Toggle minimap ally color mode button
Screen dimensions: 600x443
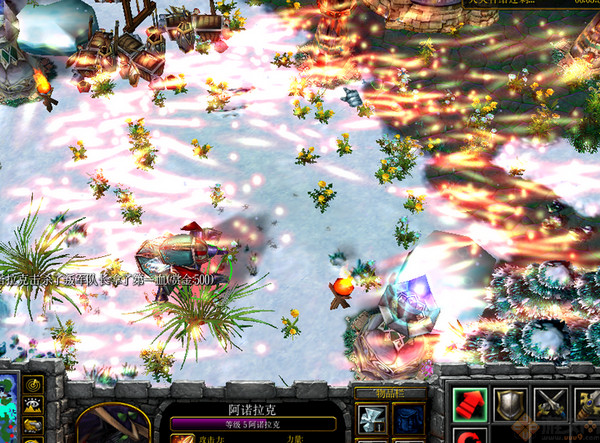[33, 425]
